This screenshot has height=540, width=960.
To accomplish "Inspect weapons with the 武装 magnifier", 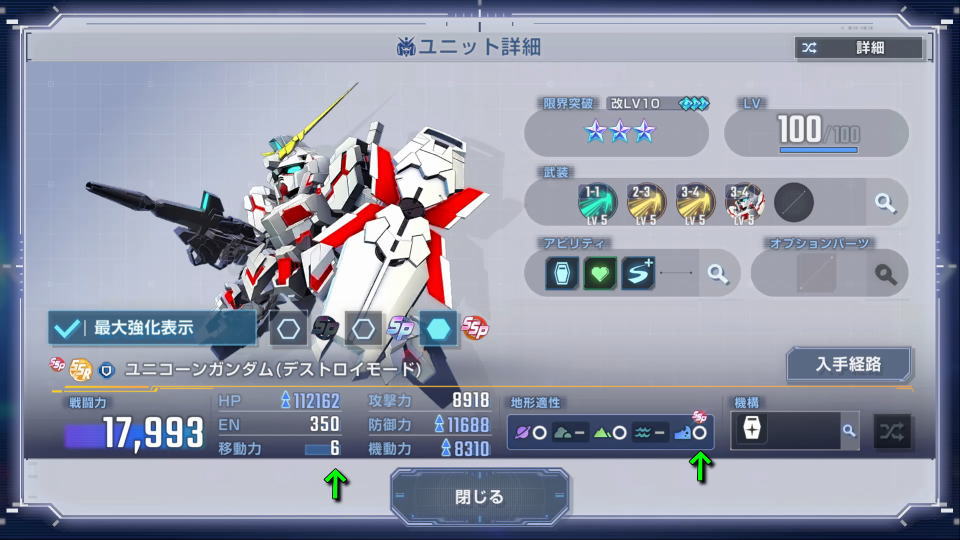I will pyautogui.click(x=885, y=203).
